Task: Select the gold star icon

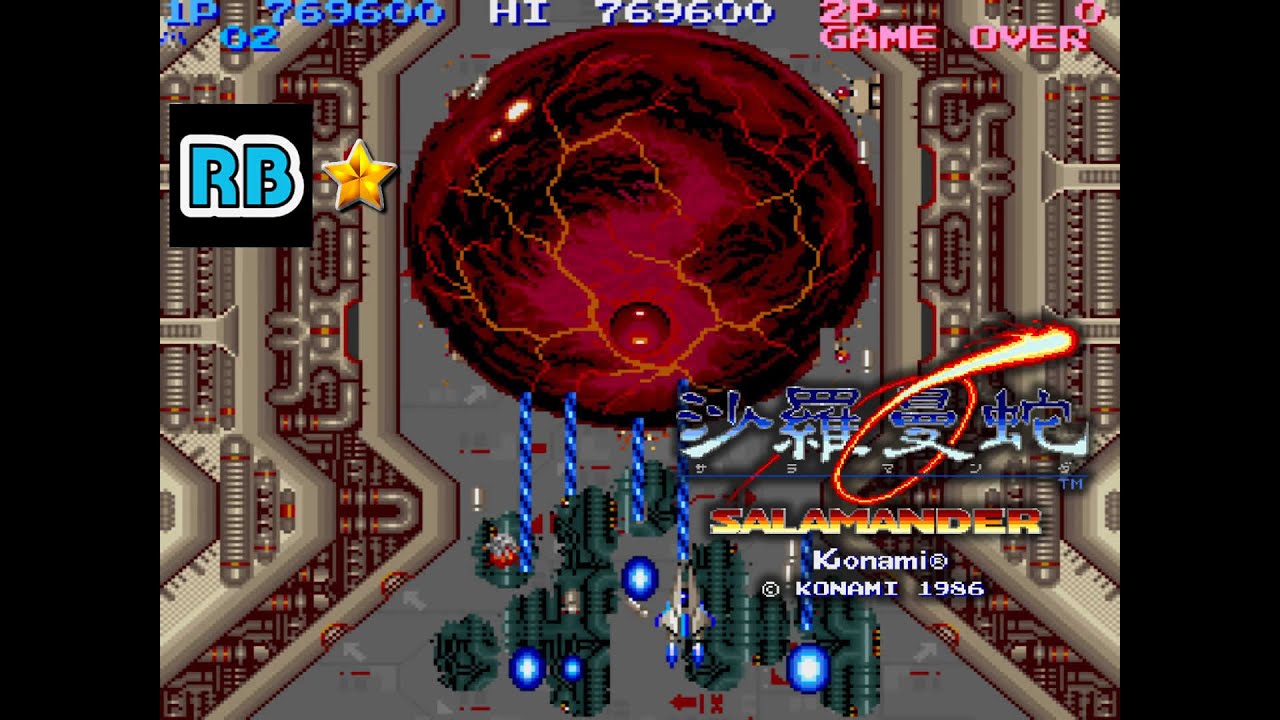Action: pos(359,175)
